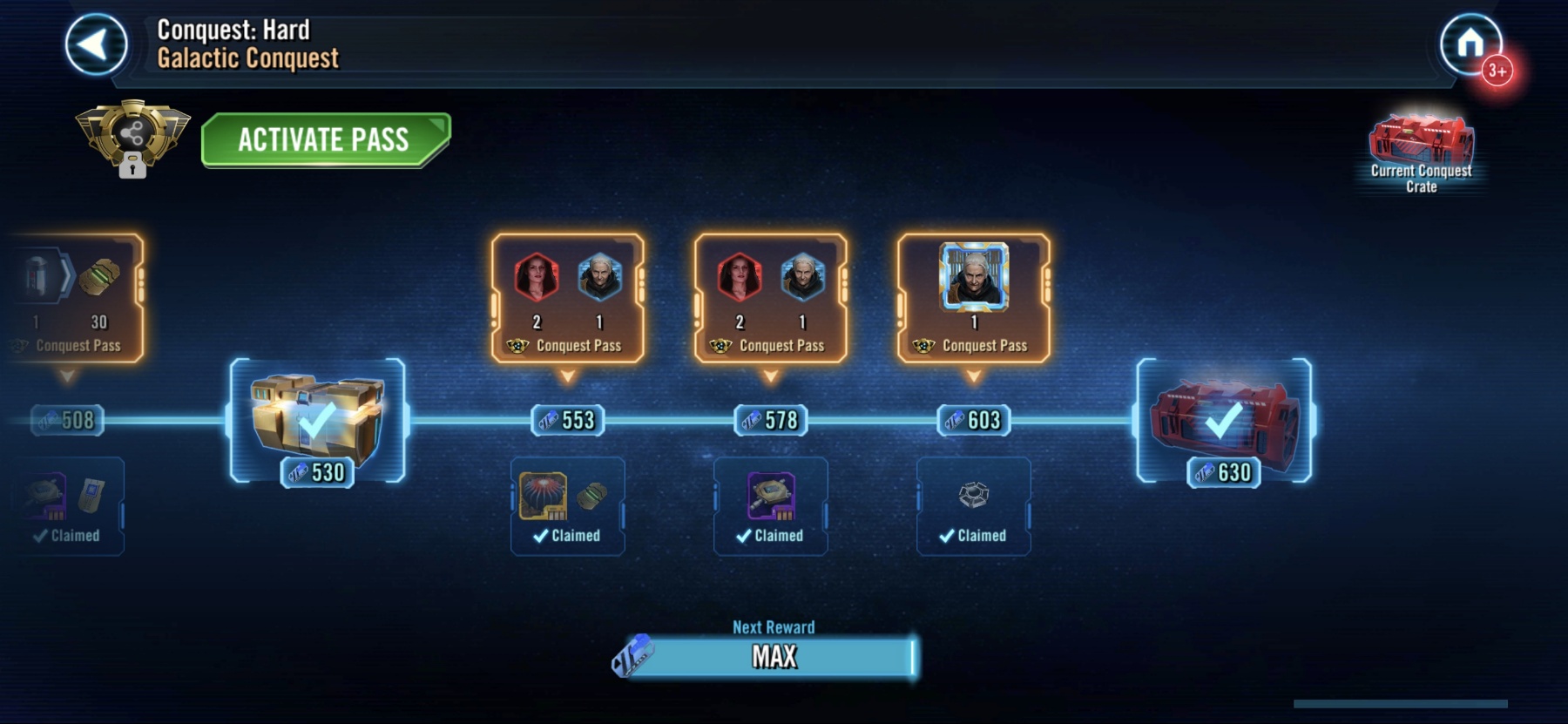Screen dimensions: 1568x724
Task: Activate the Conquest Pass
Action: click(325, 139)
